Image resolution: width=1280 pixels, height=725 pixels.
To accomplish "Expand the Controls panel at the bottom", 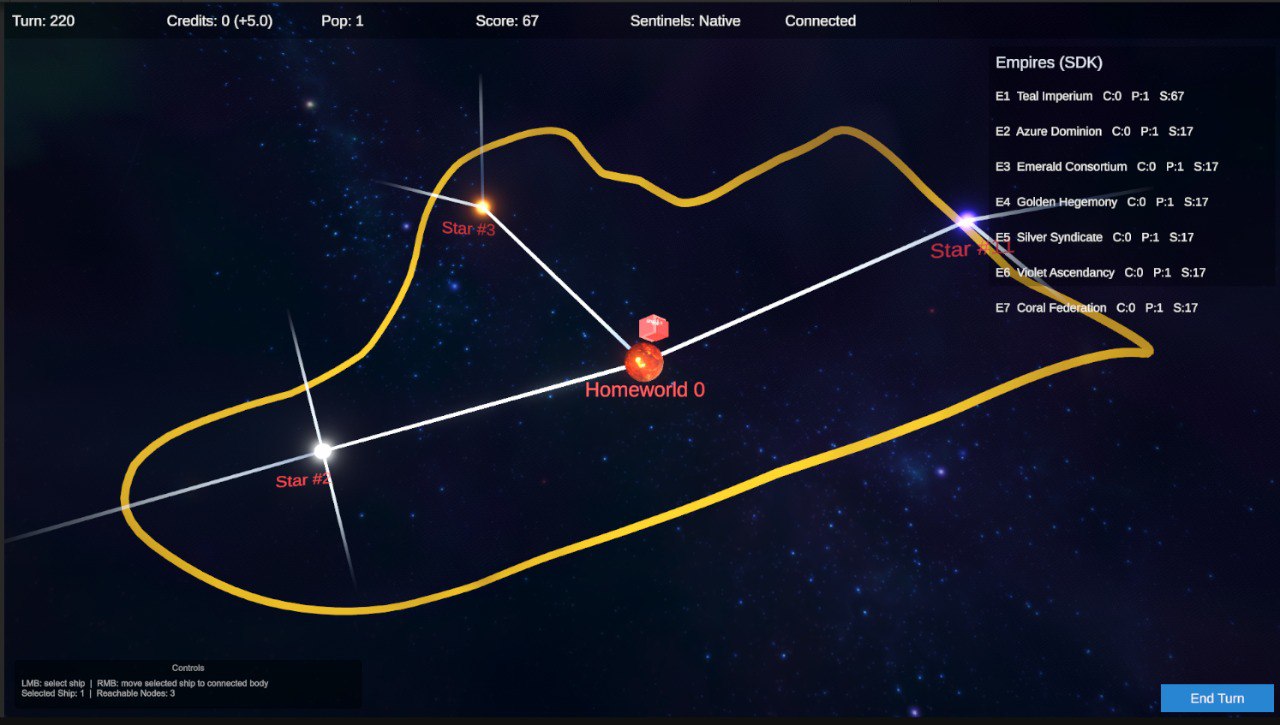I will [187, 667].
